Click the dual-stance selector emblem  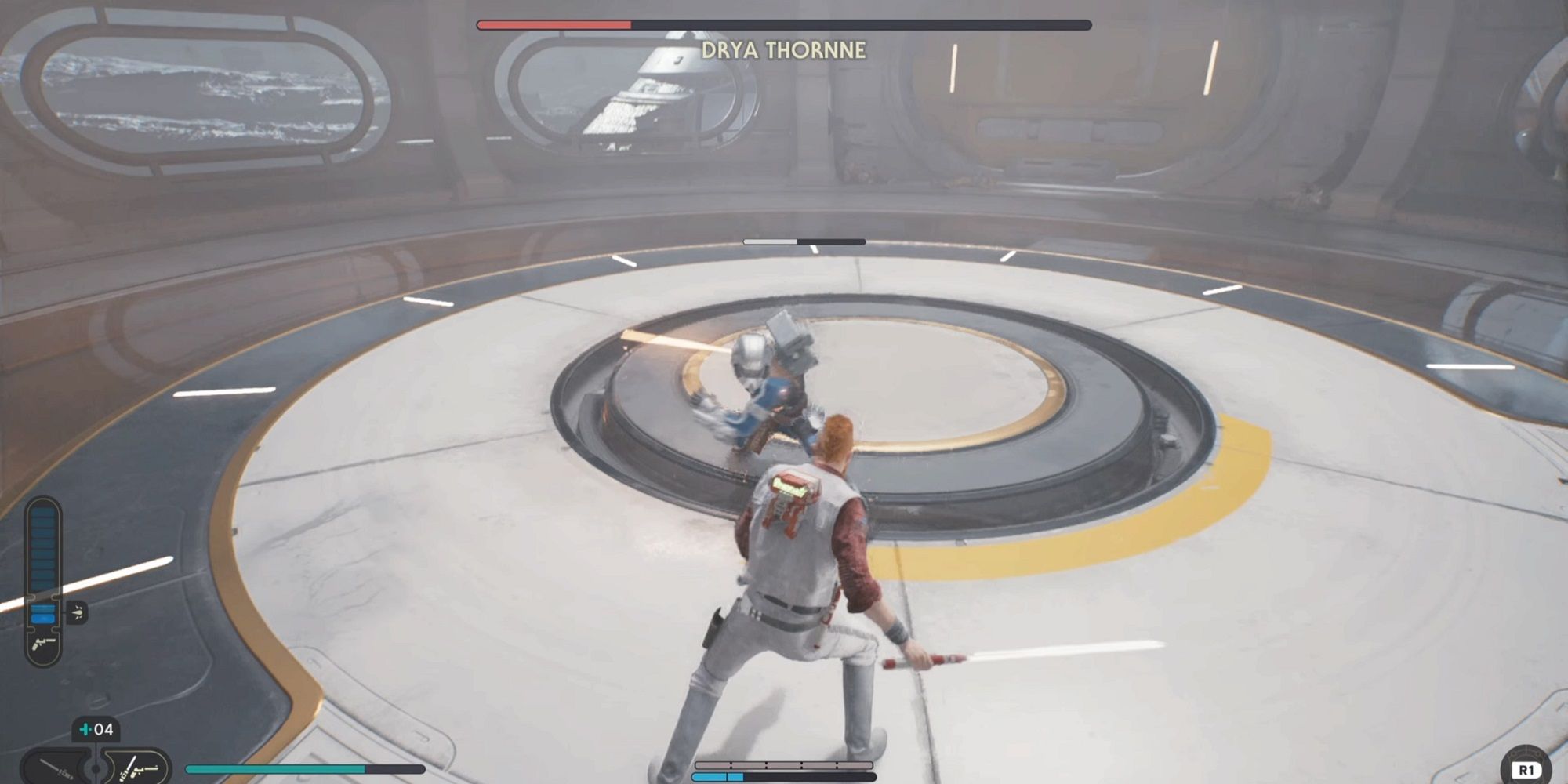[x=94, y=766]
